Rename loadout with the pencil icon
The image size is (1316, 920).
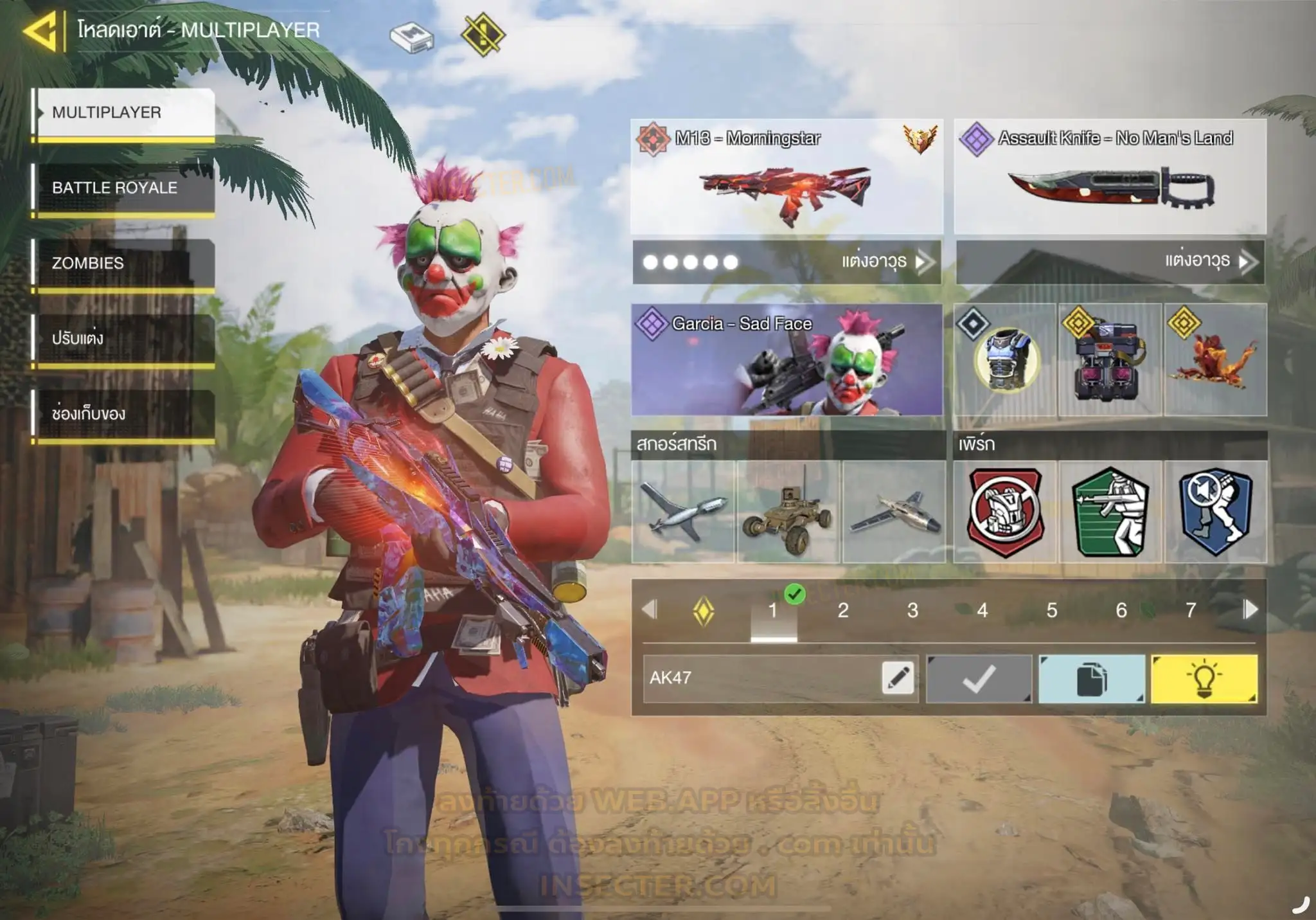click(x=898, y=678)
